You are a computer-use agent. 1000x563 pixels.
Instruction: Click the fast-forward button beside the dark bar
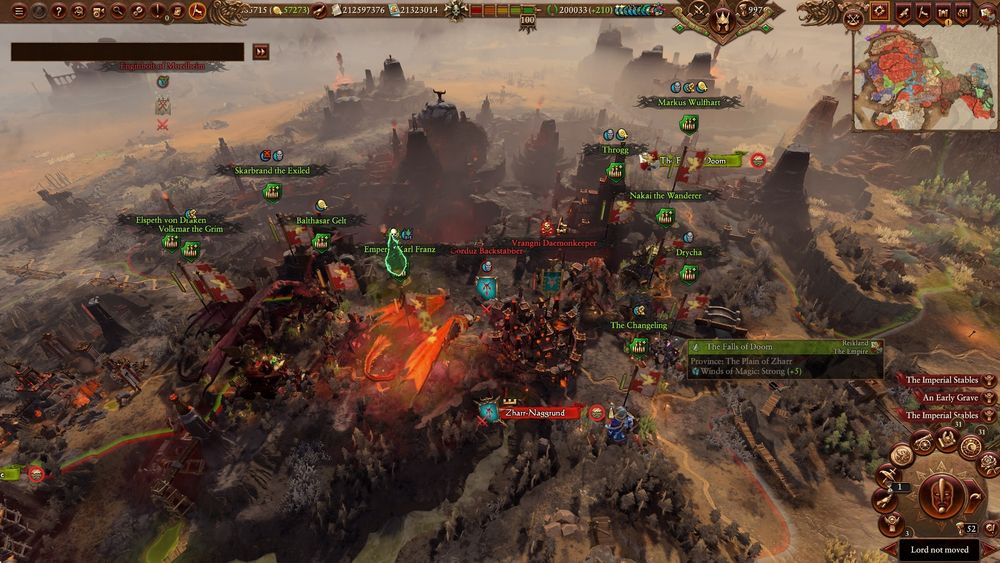tap(261, 52)
